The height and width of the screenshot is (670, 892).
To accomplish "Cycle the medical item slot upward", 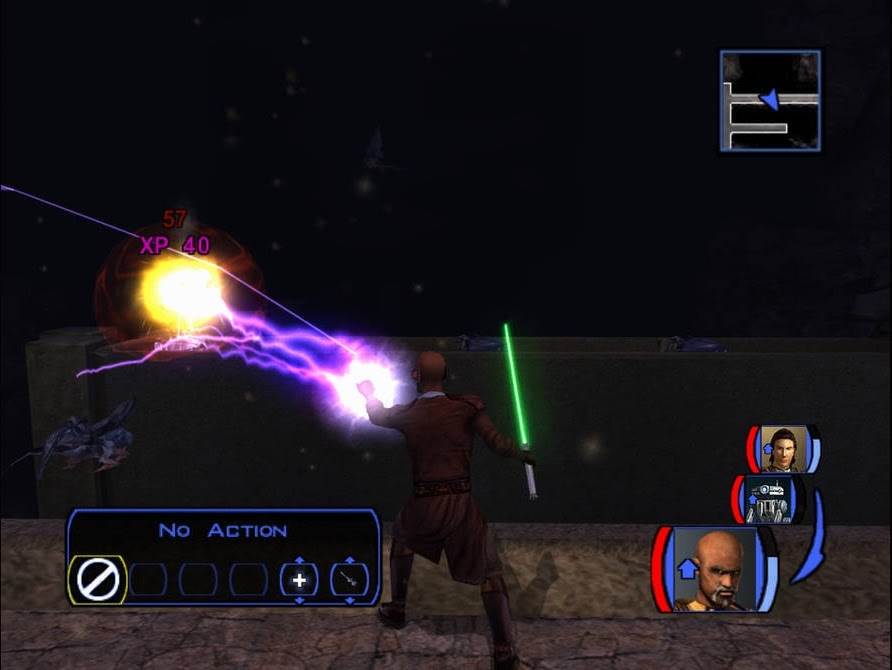I will coord(299,560).
